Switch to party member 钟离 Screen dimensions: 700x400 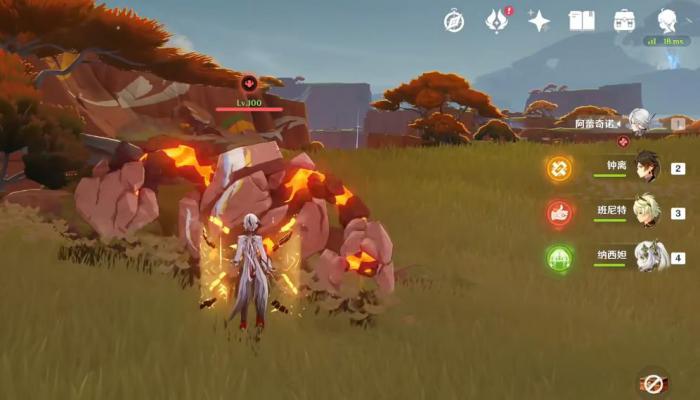647,168
